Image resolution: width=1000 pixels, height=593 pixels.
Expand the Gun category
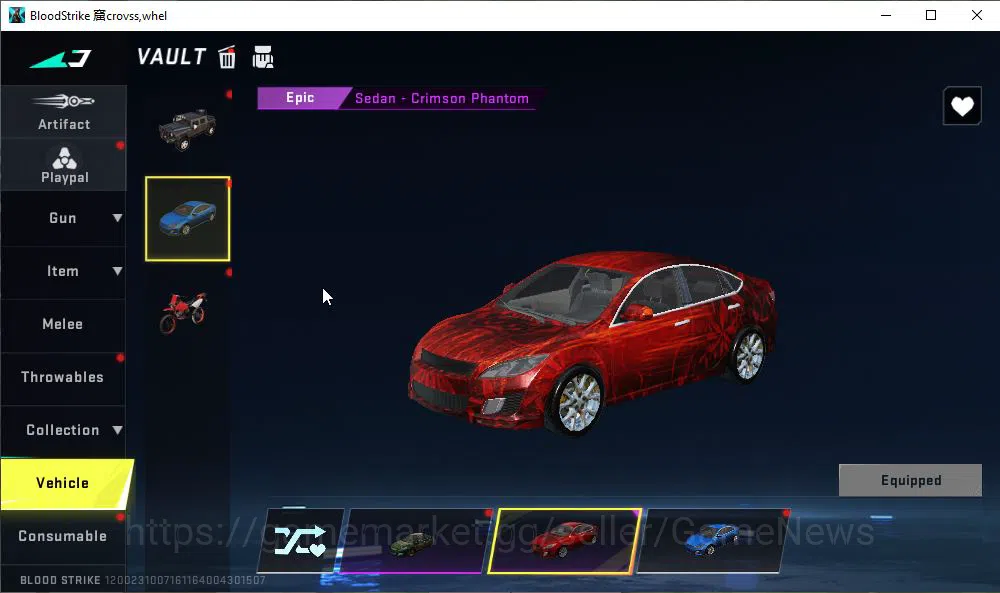tap(63, 218)
